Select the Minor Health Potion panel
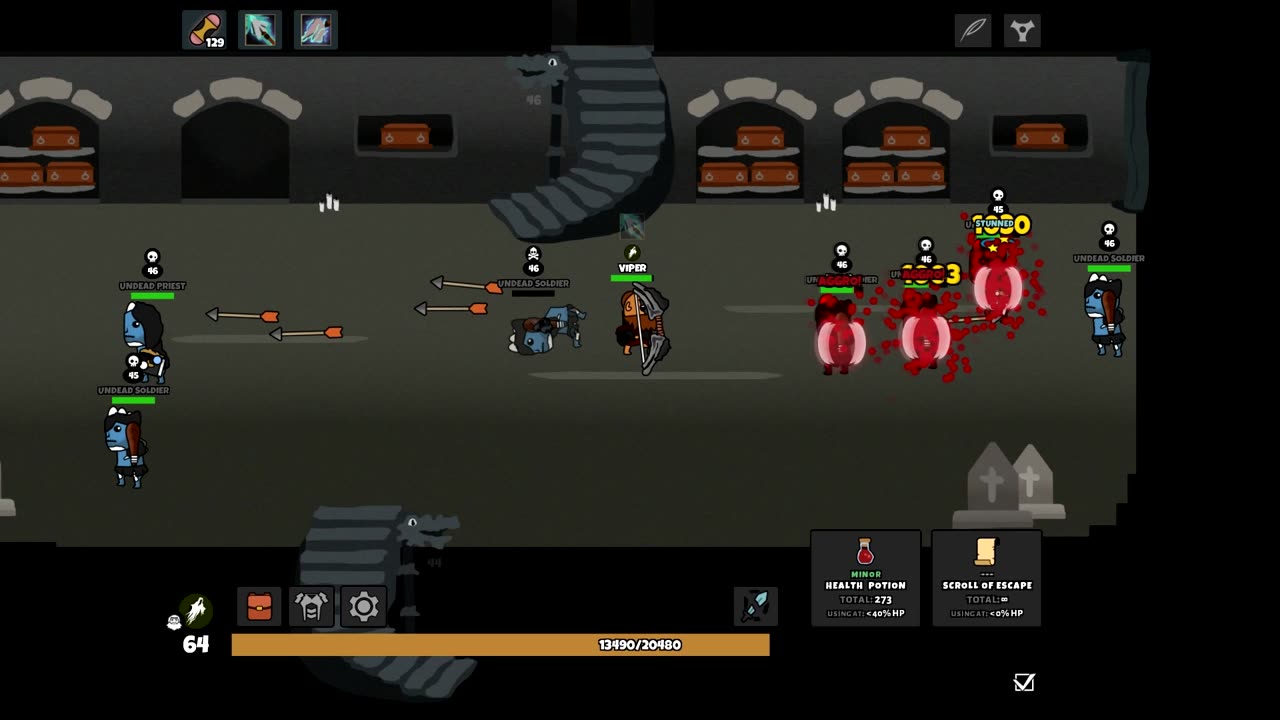 [x=865, y=578]
